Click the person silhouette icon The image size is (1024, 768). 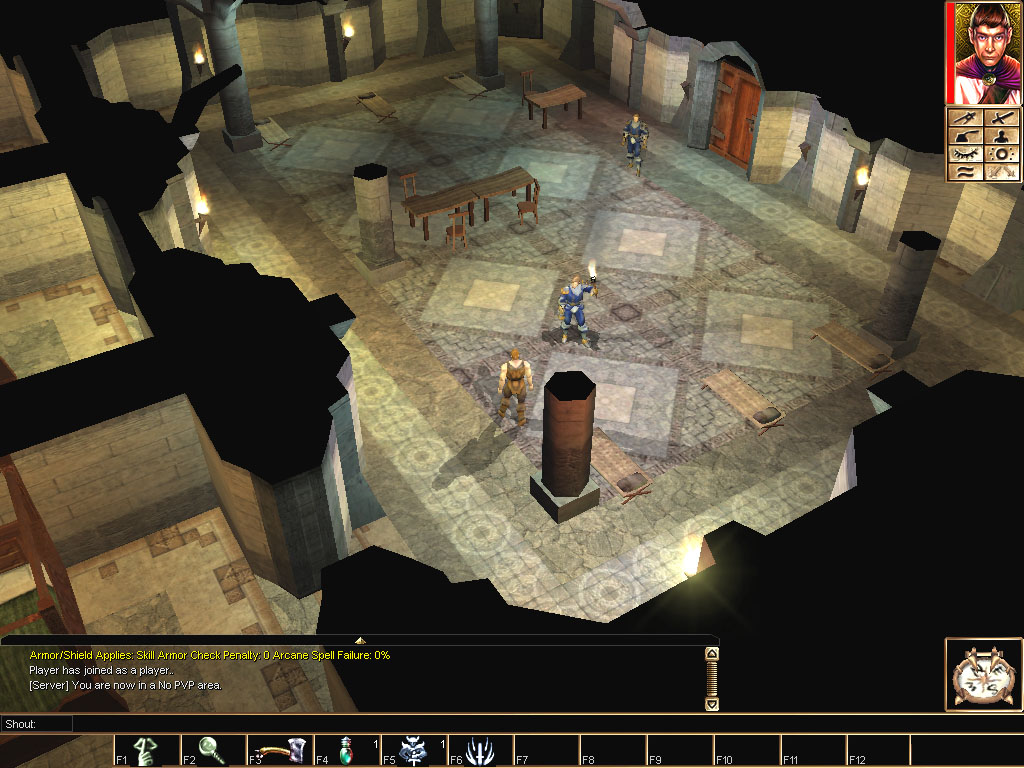coord(1002,136)
